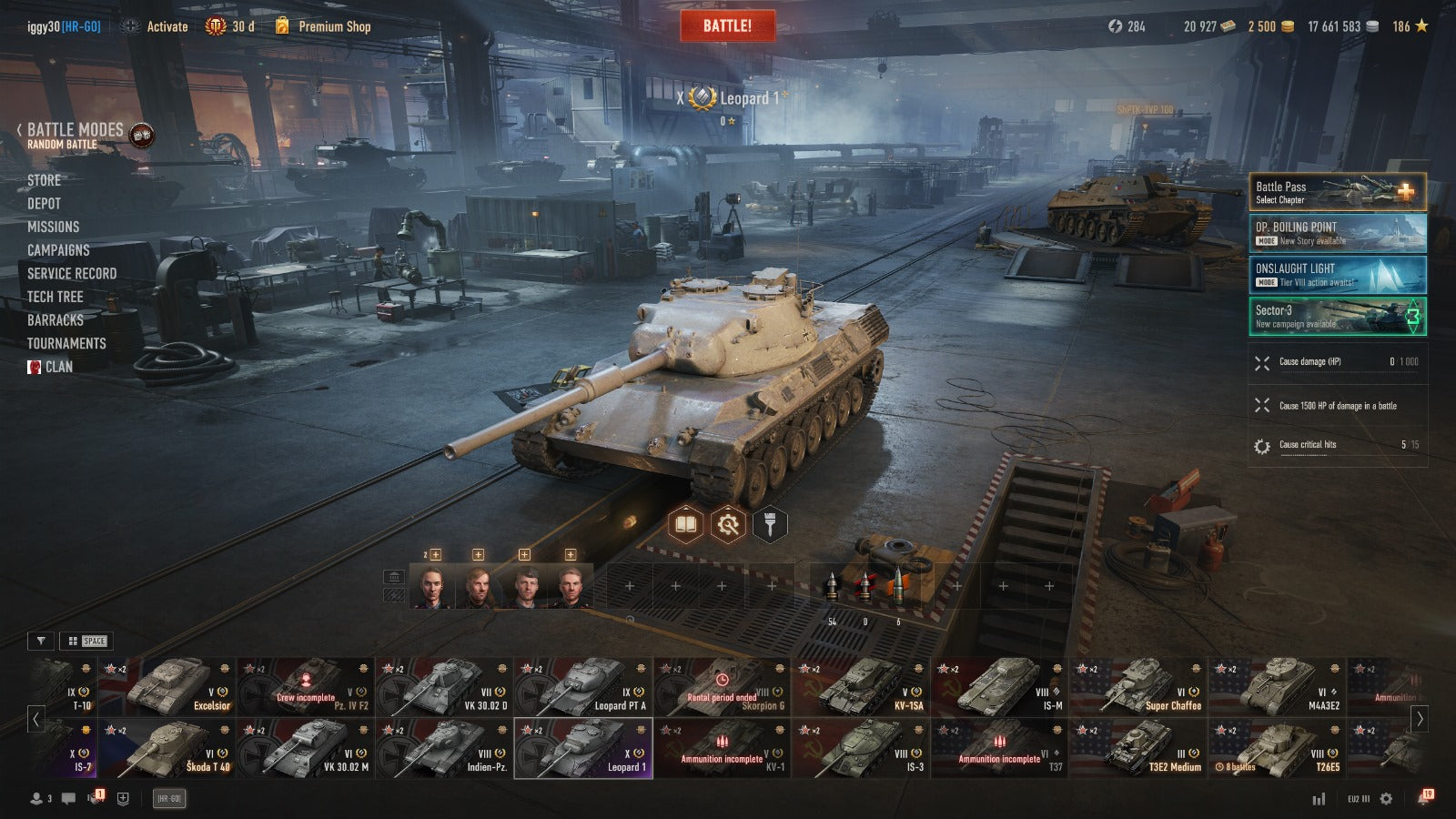
Task: Open the Op. Boiling Point mode banner
Action: (x=1337, y=233)
